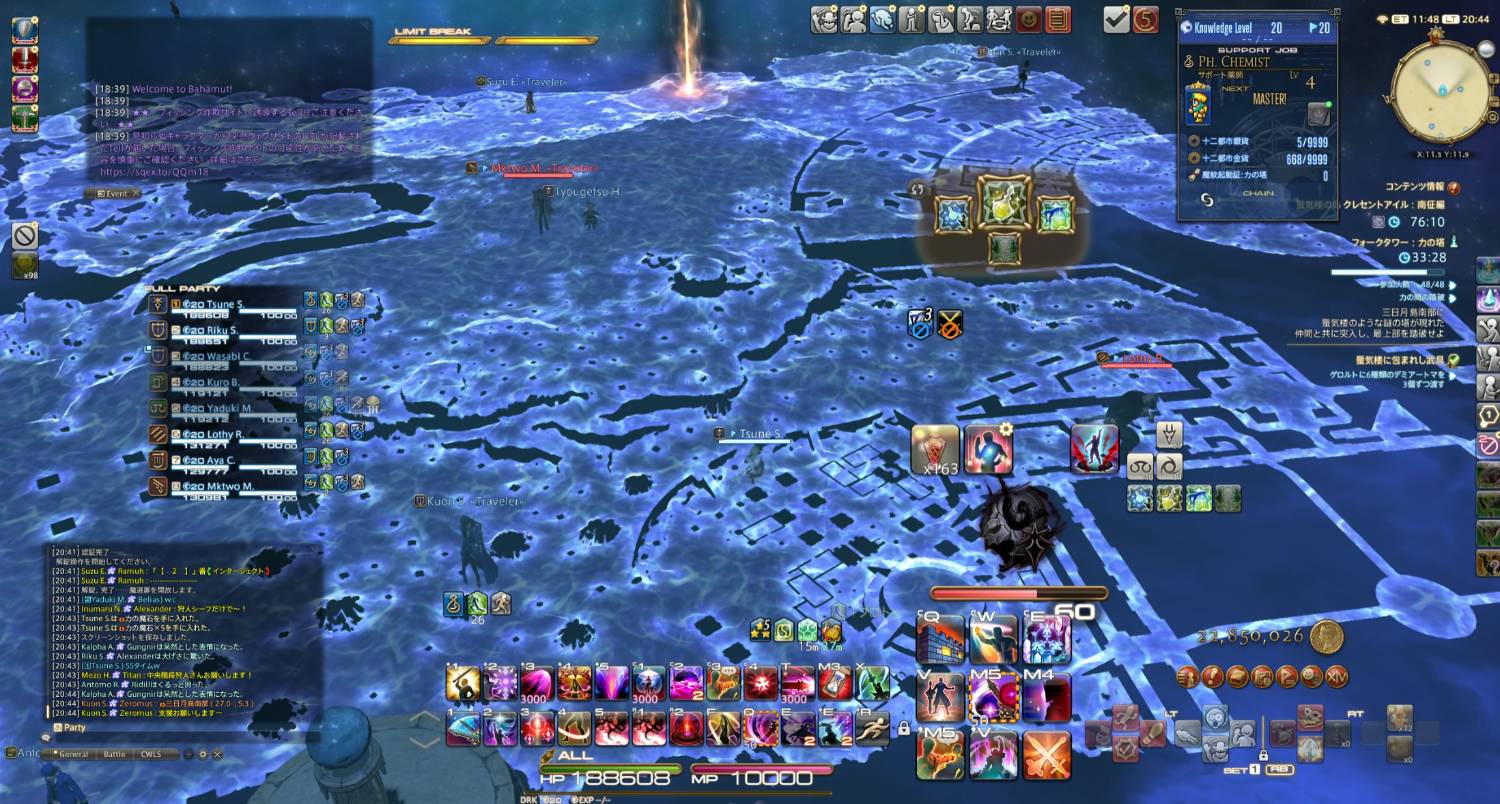Open chat log settings gear
1500x804 pixels.
(x=202, y=754)
